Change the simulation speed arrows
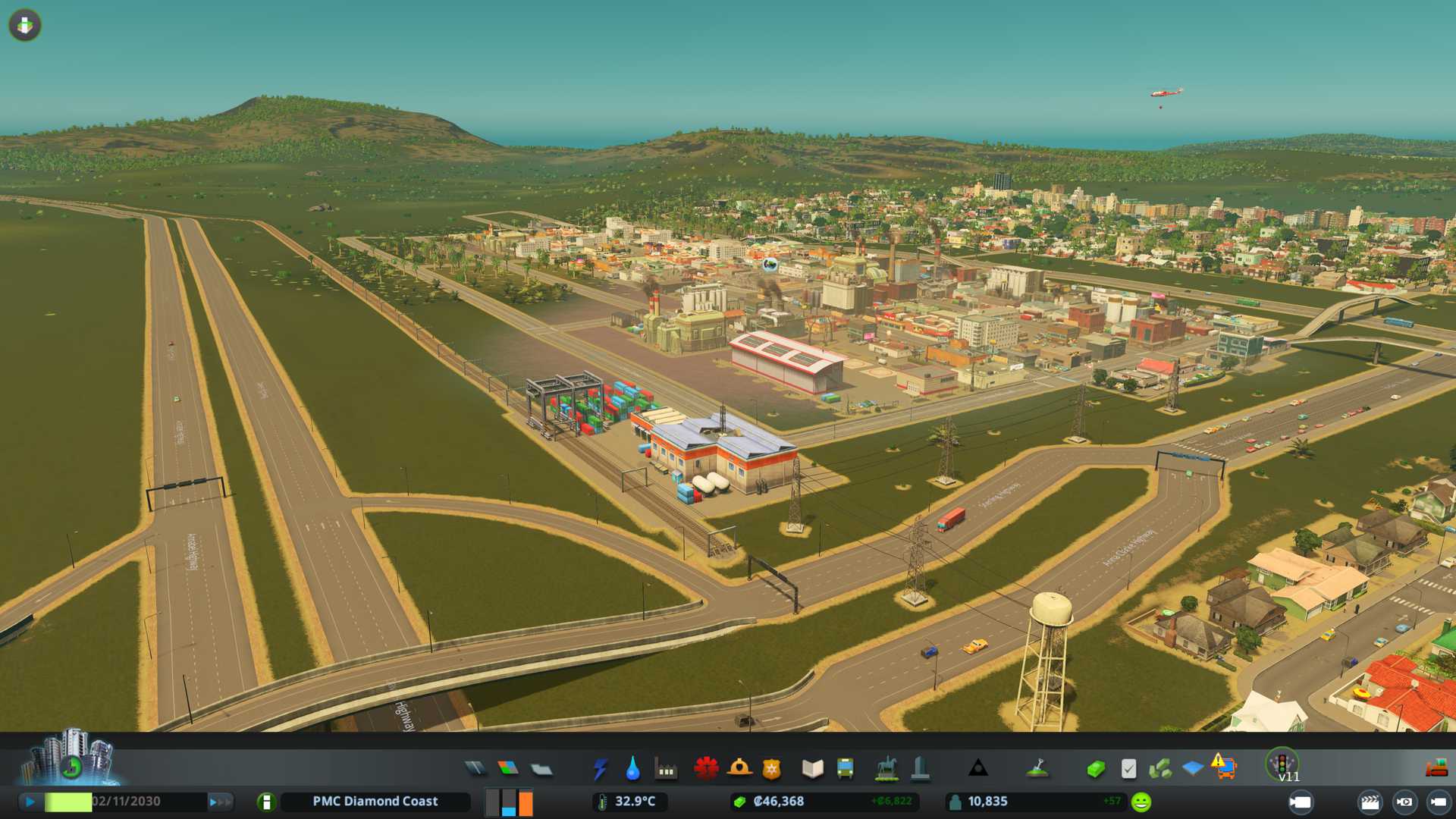This screenshot has width=1456, height=819. tap(220, 802)
